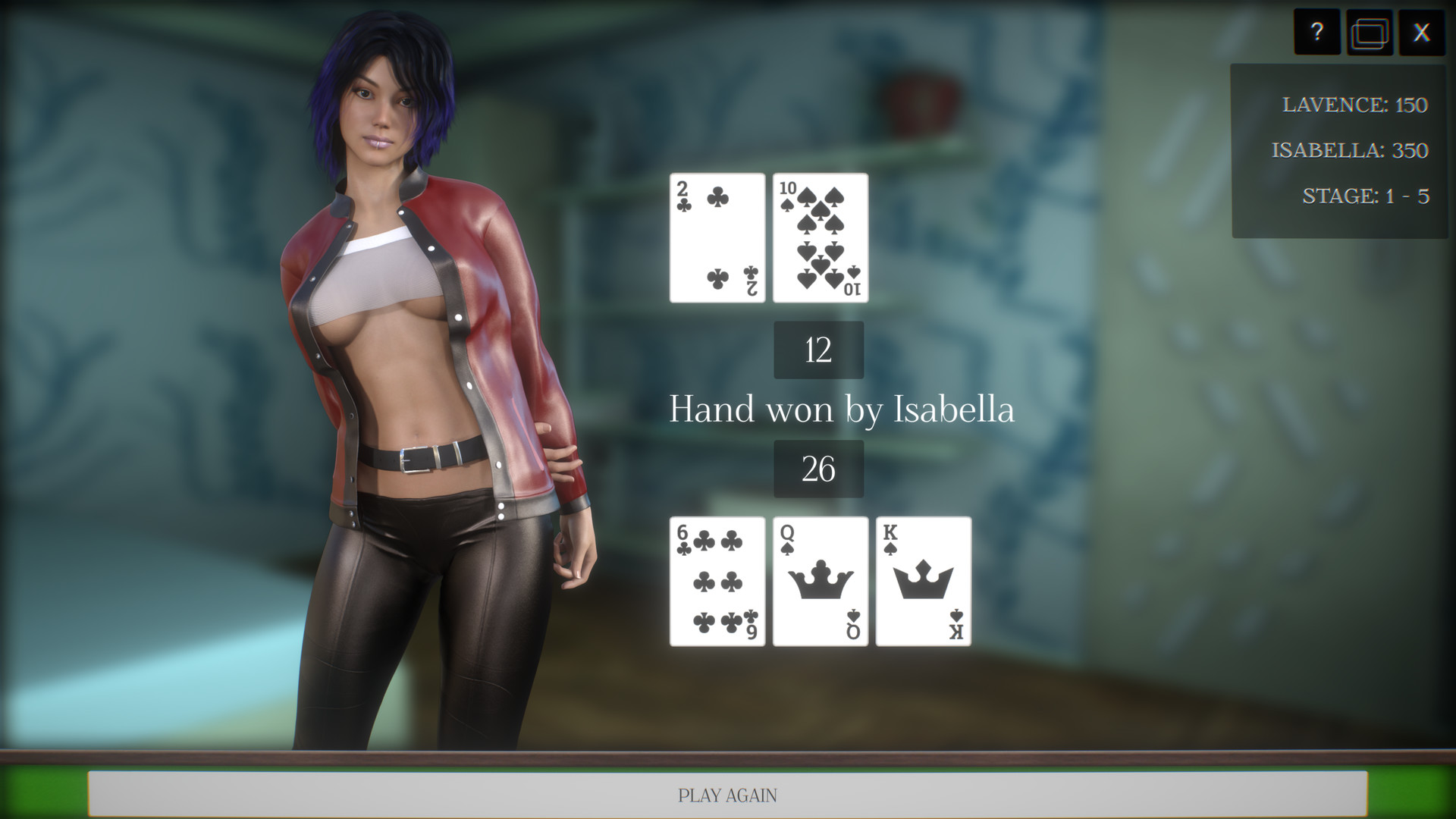Click the Isabella character model
The height and width of the screenshot is (819, 1456).
[425, 379]
